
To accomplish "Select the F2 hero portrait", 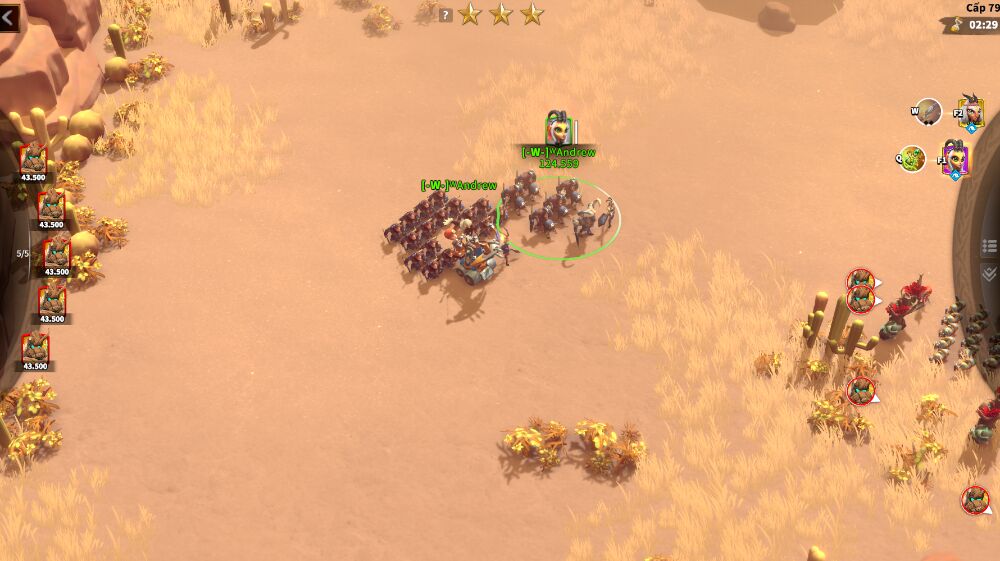I will click(969, 112).
